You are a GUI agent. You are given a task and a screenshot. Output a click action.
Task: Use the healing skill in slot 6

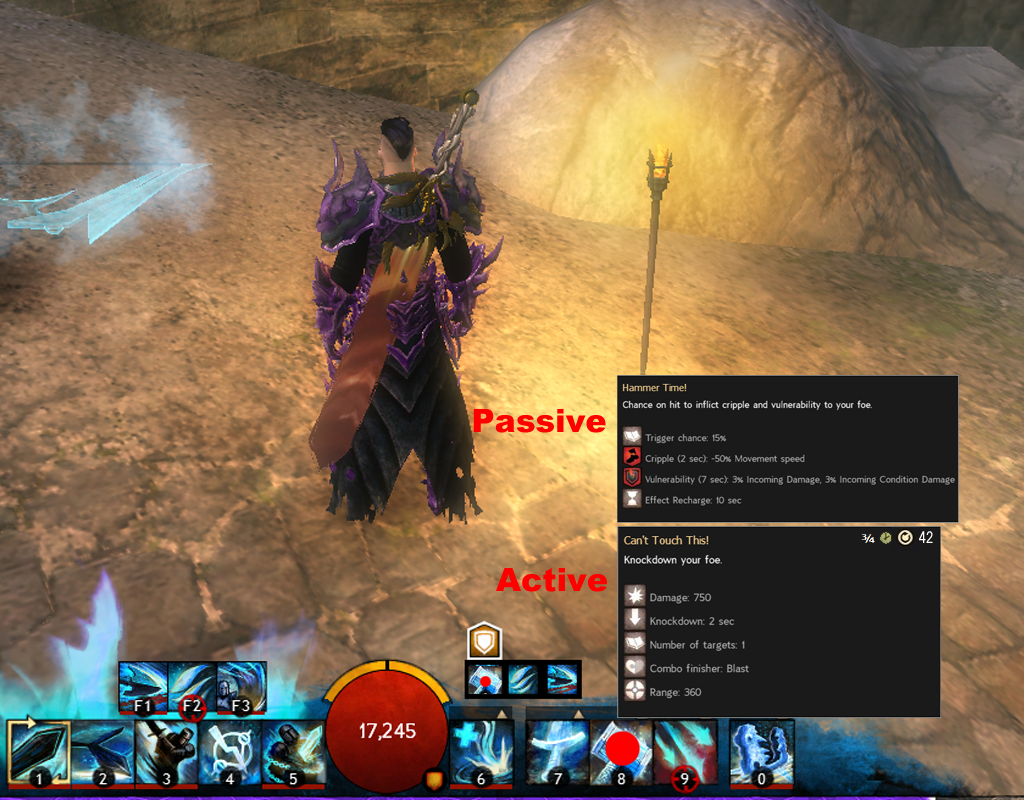point(482,752)
